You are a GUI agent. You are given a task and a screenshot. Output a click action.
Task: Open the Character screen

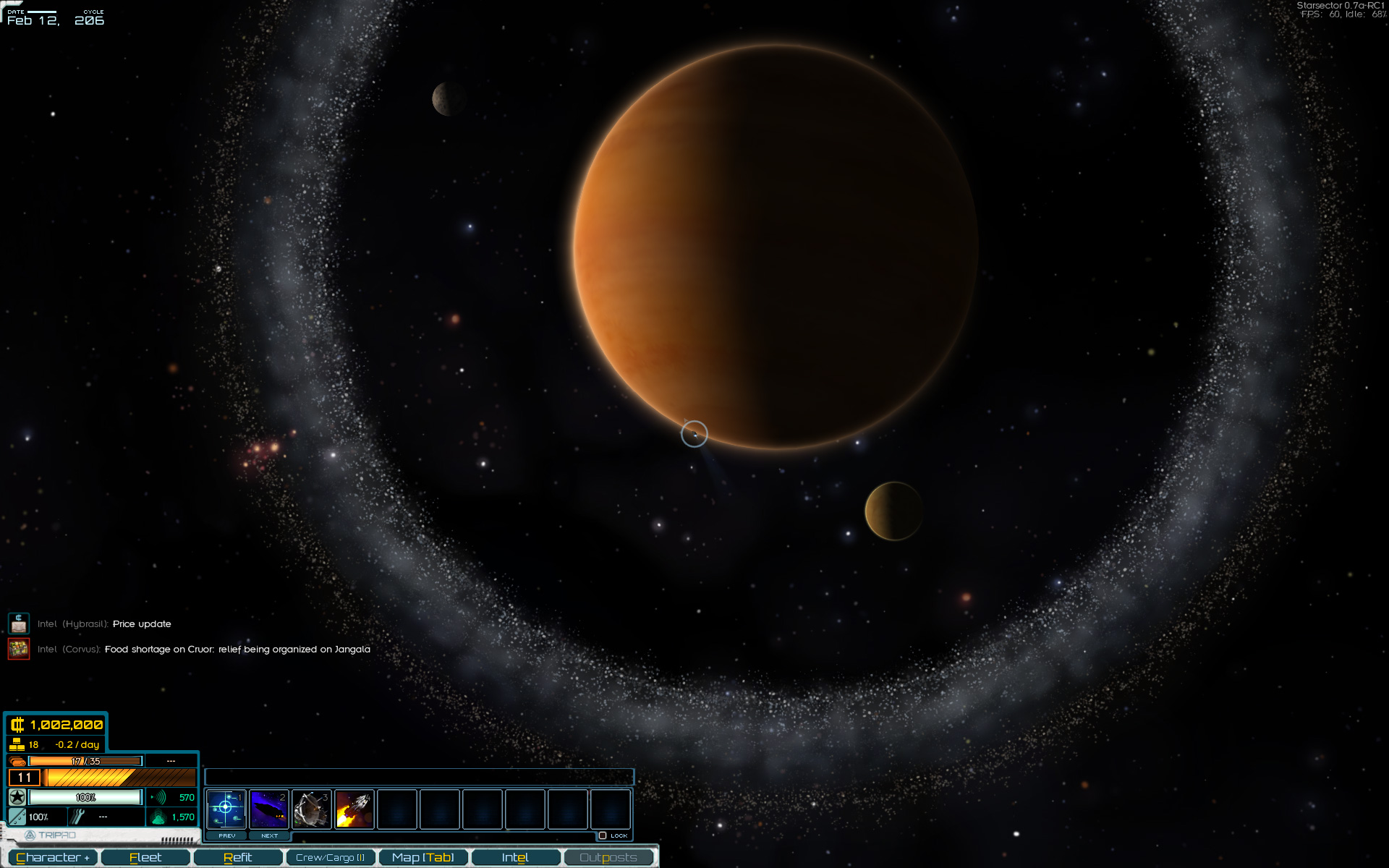pos(52,858)
